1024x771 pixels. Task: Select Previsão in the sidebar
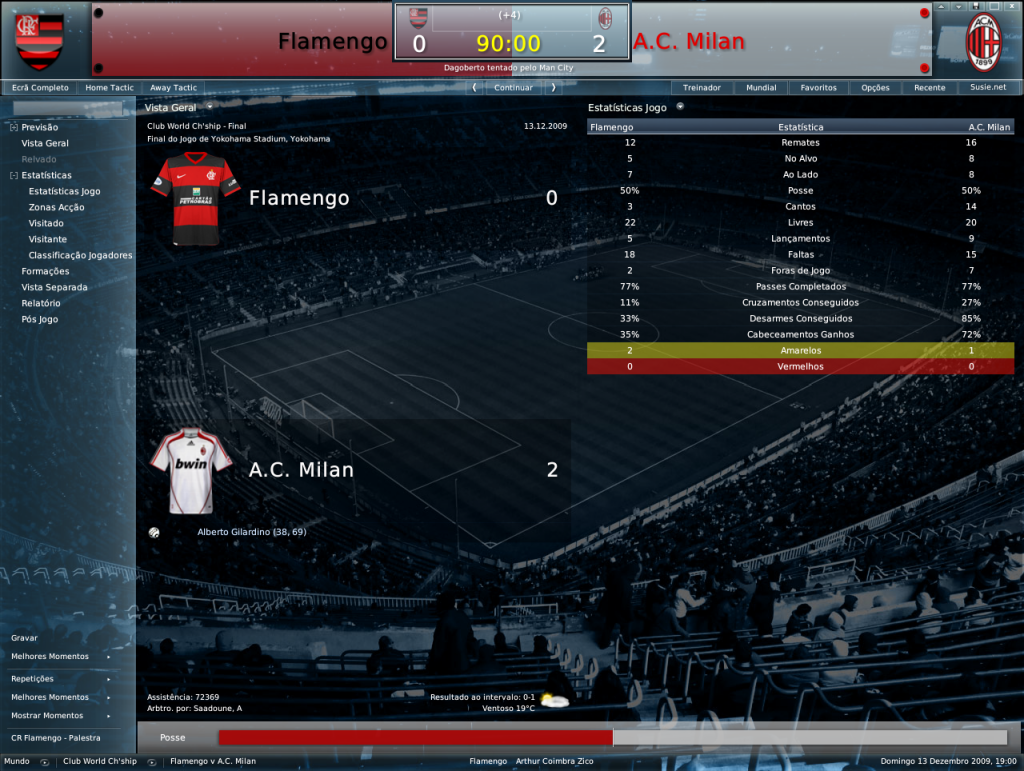(40, 127)
